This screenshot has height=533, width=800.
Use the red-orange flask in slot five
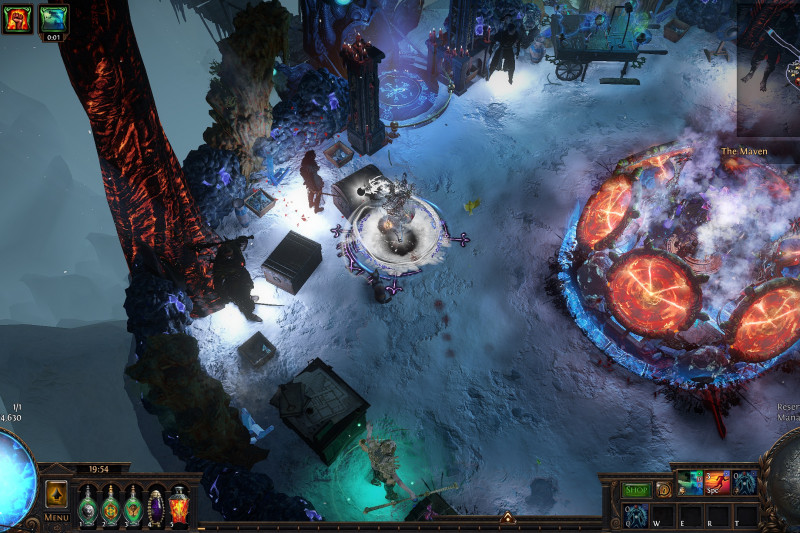pyautogui.click(x=179, y=504)
